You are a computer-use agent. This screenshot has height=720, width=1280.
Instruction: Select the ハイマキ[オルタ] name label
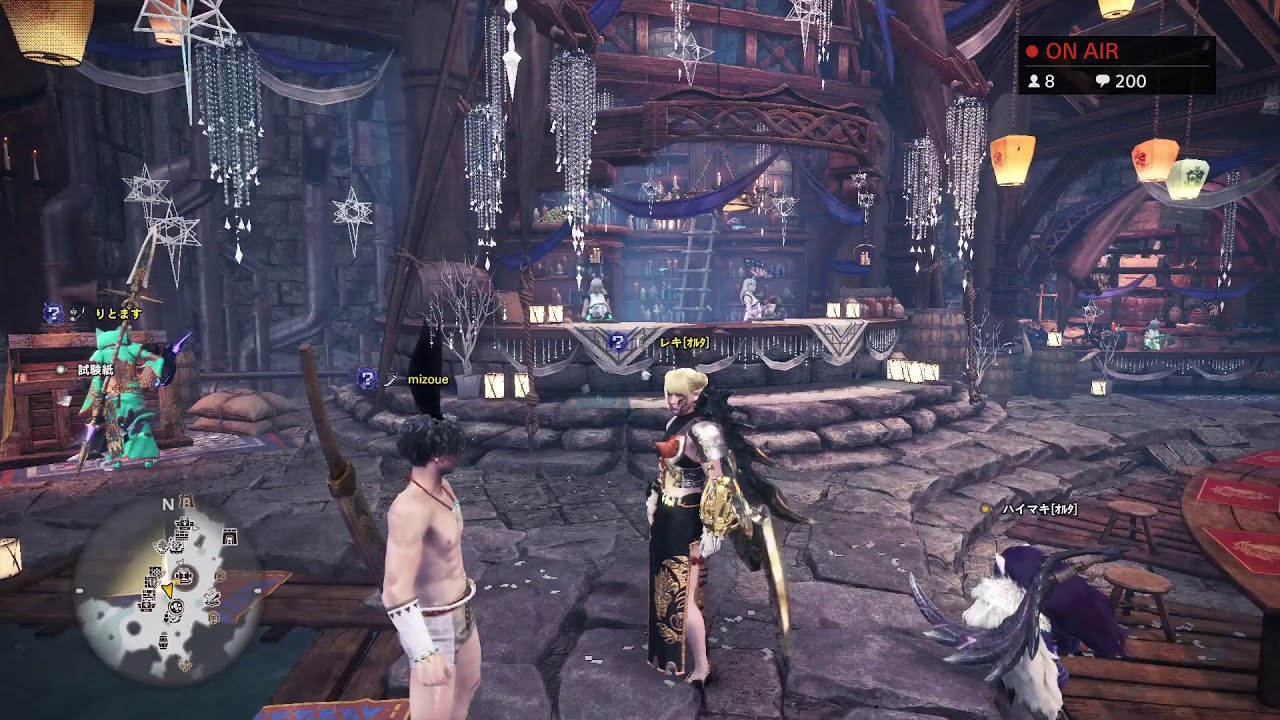(1041, 510)
